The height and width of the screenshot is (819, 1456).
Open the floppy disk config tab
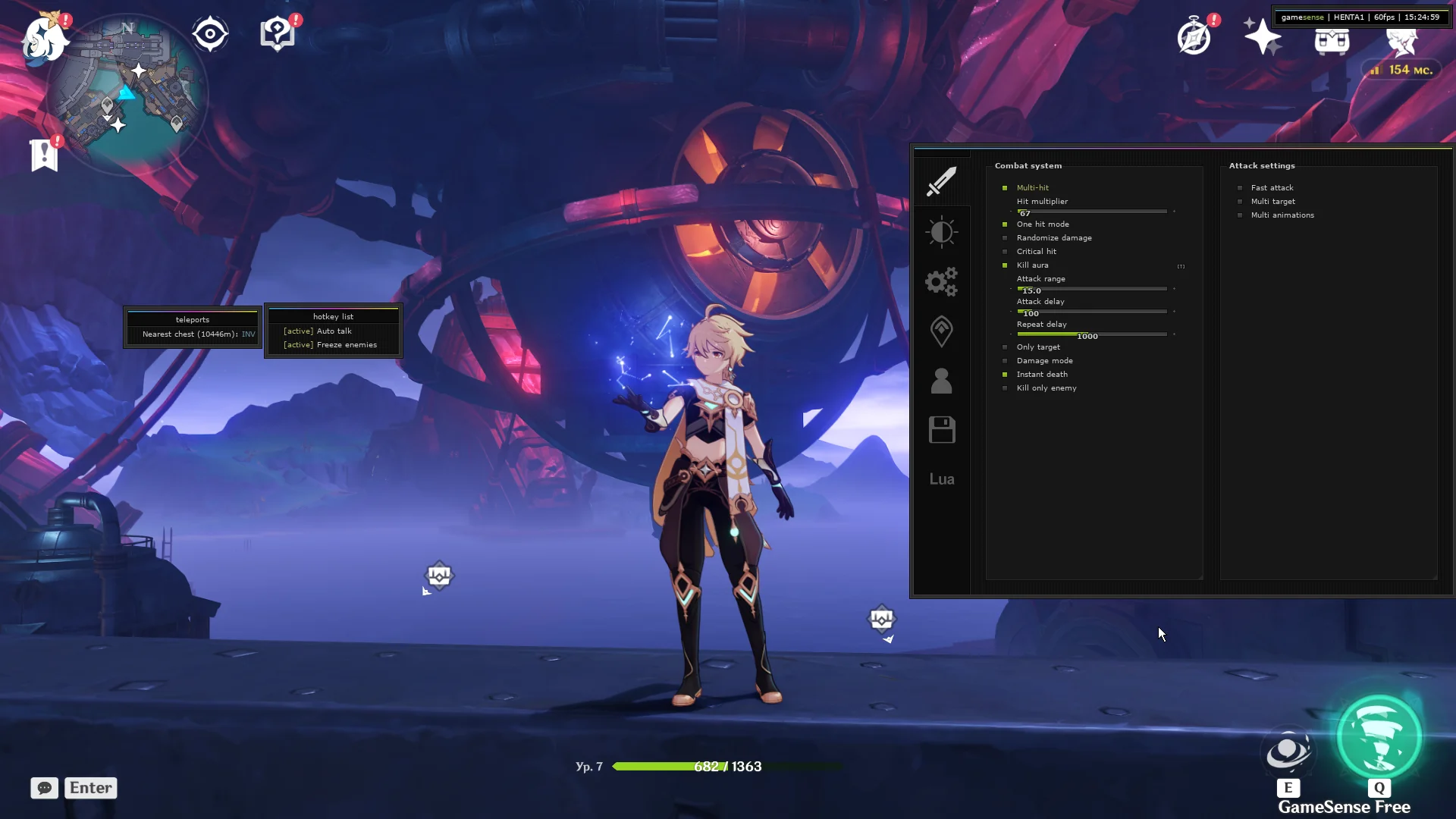point(942,430)
